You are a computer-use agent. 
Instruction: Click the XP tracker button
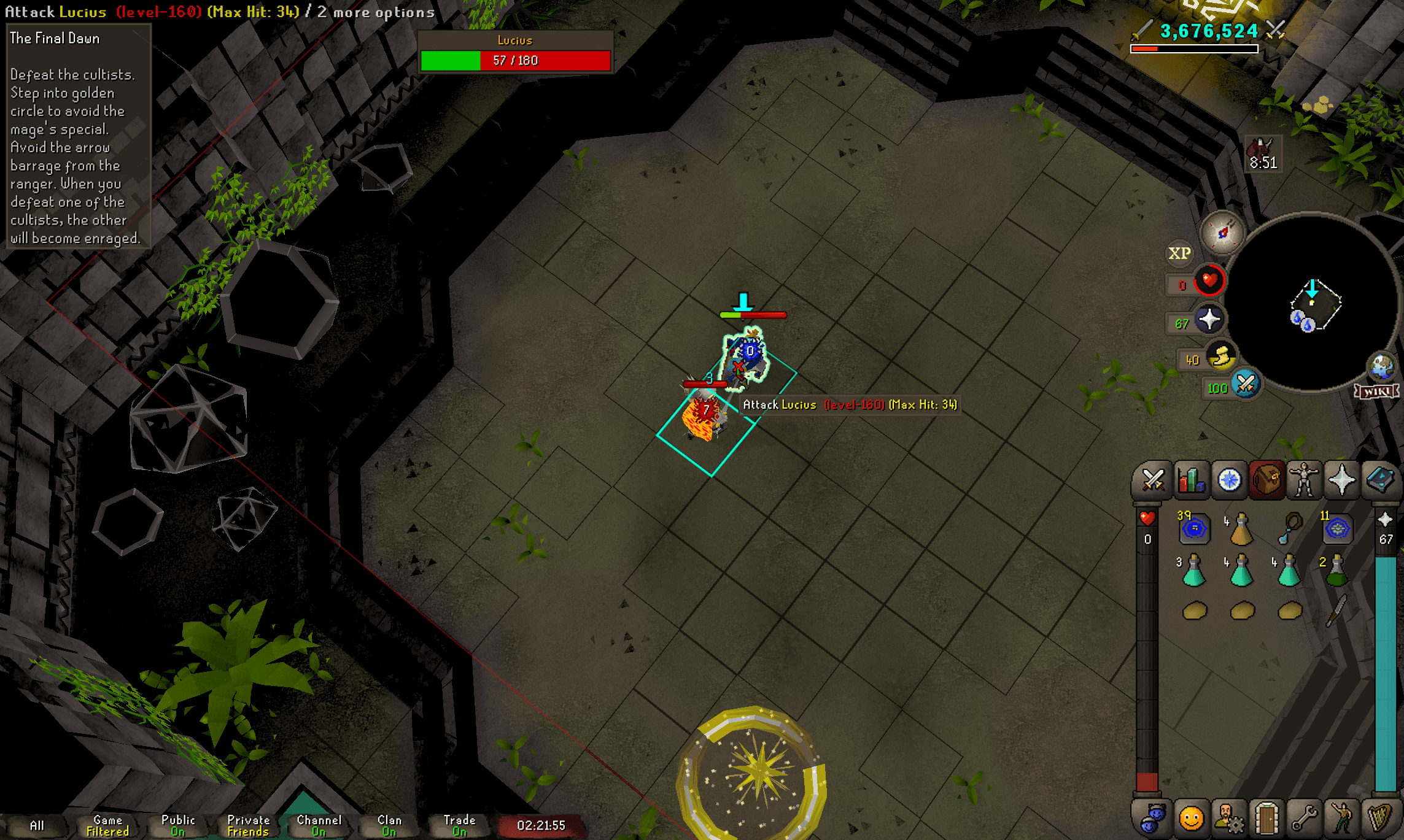pos(1179,253)
